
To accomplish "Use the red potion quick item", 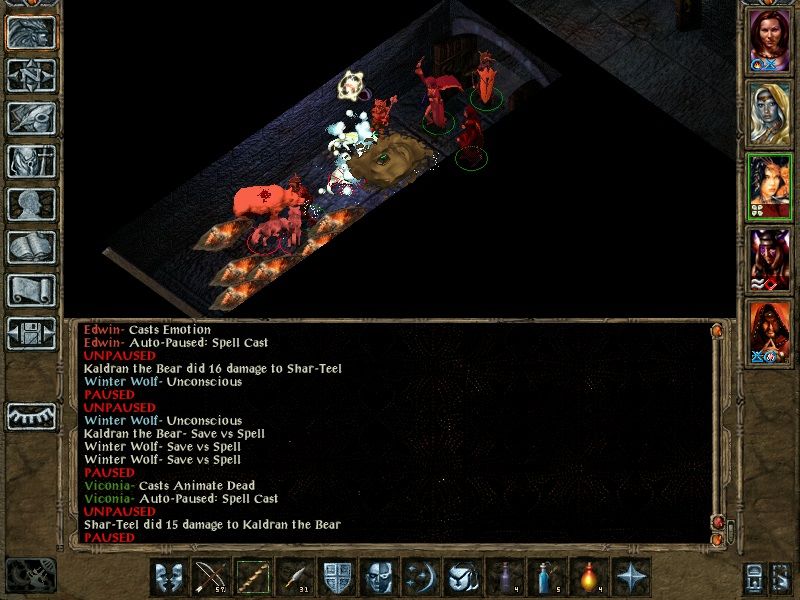I will [x=588, y=578].
